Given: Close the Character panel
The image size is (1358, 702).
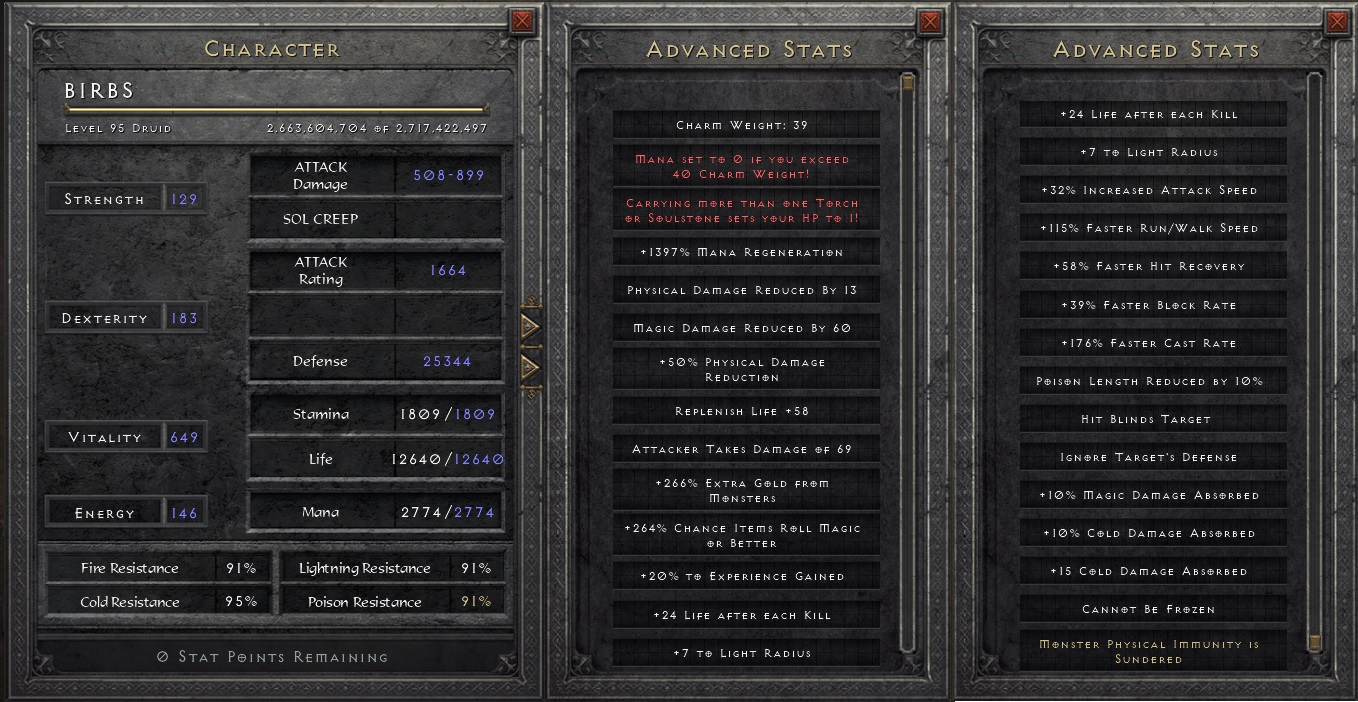Looking at the screenshot, I should 522,21.
